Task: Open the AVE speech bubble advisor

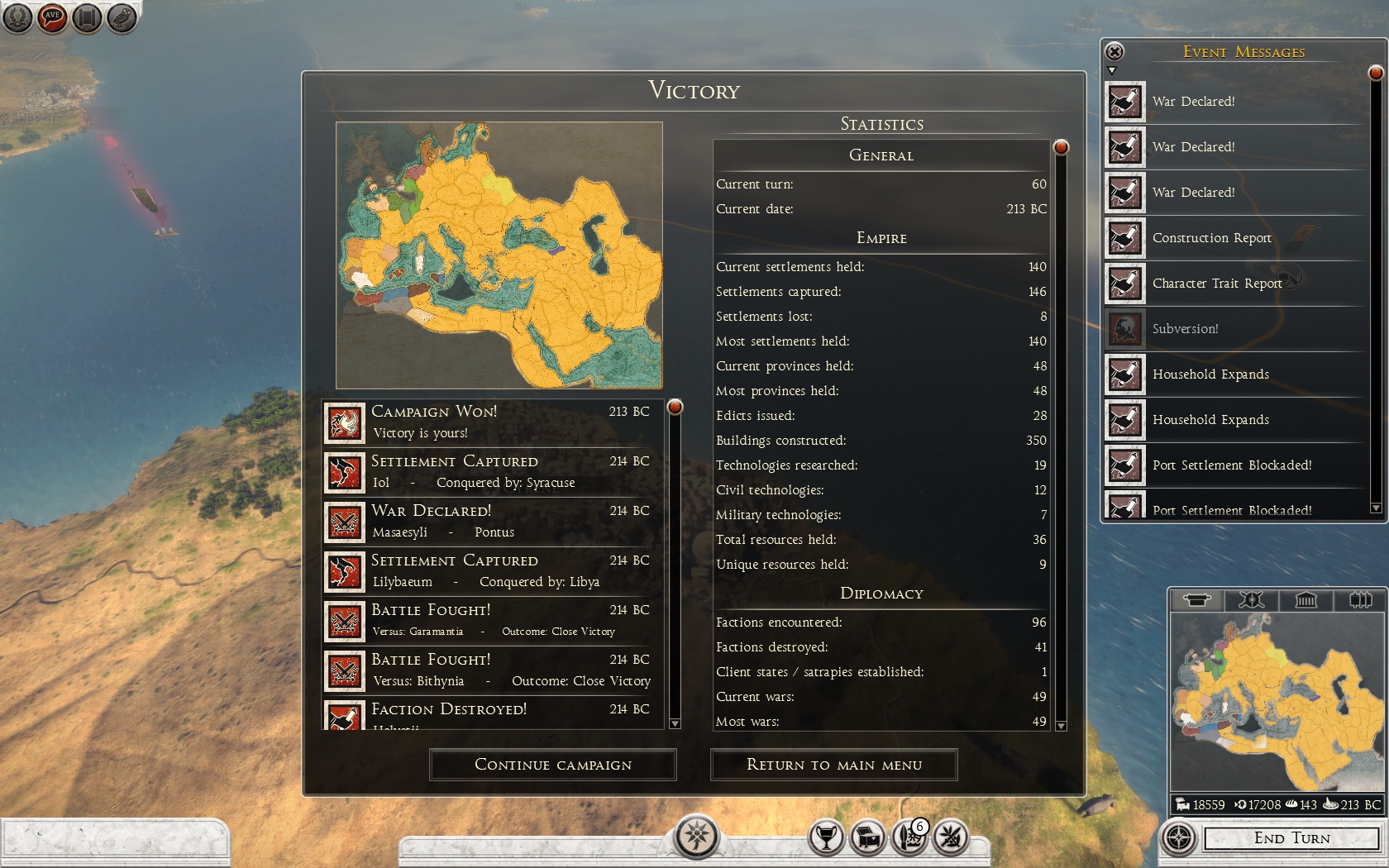Action: (x=52, y=17)
